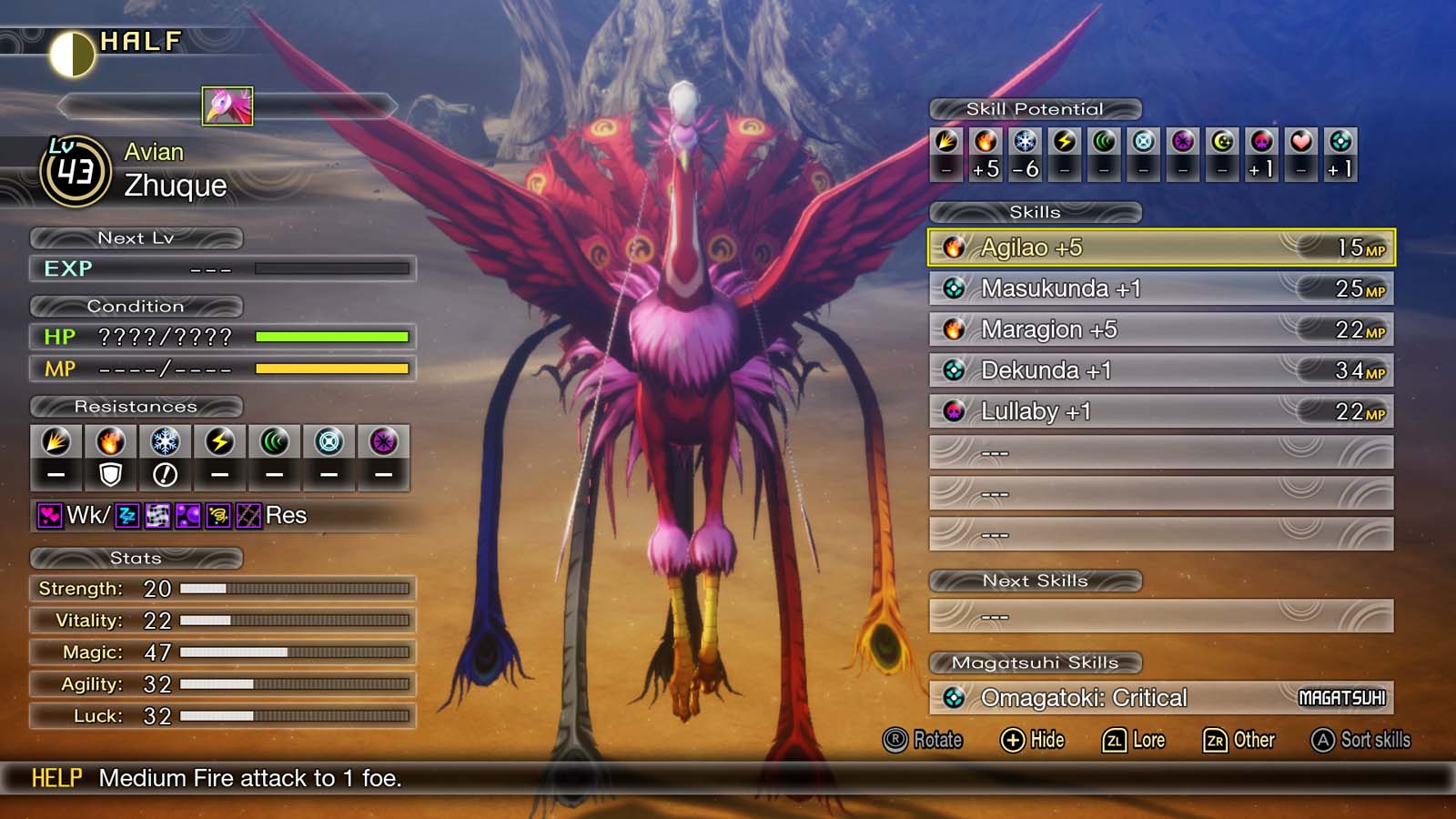The width and height of the screenshot is (1456, 819).
Task: Collapse the Stats section header
Action: [134, 559]
